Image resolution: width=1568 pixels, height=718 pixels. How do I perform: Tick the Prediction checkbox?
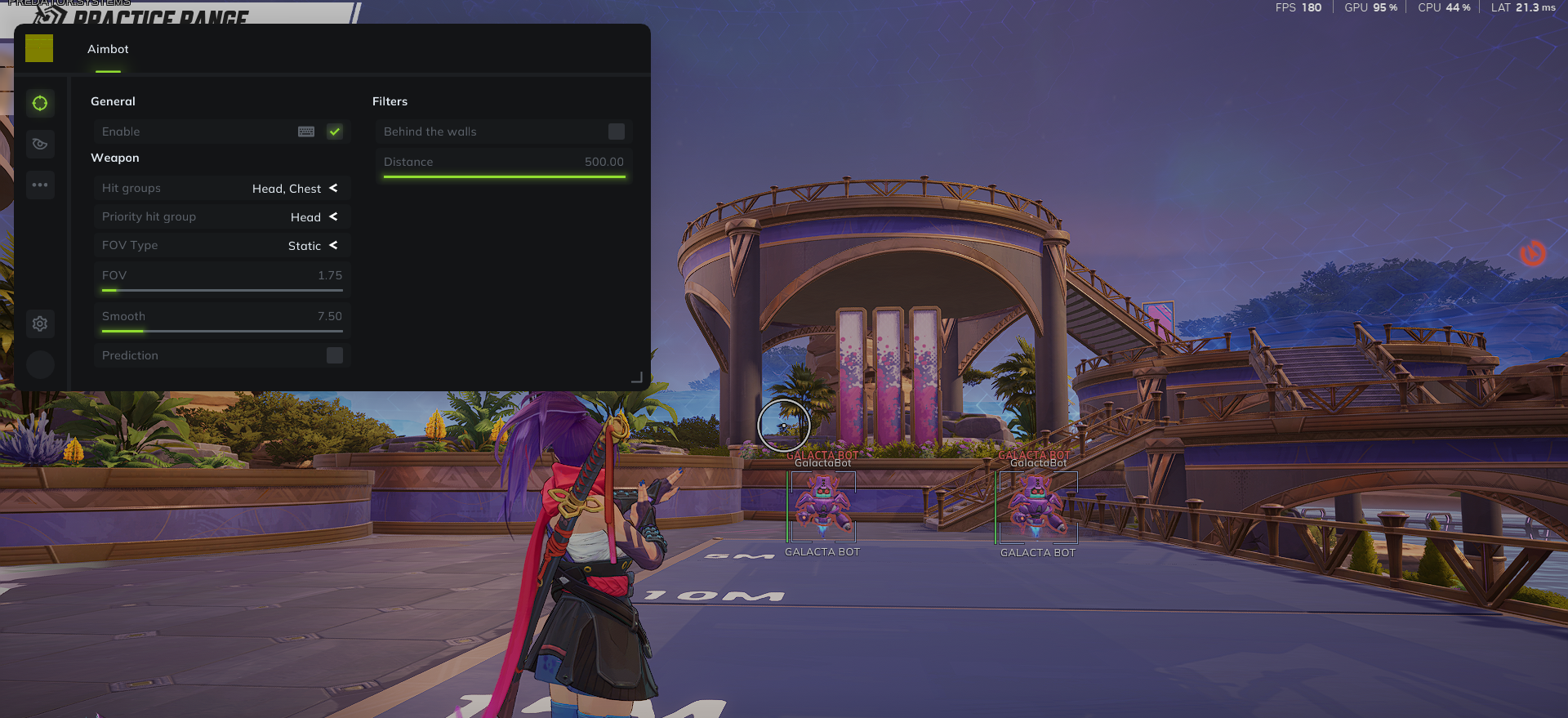point(335,355)
